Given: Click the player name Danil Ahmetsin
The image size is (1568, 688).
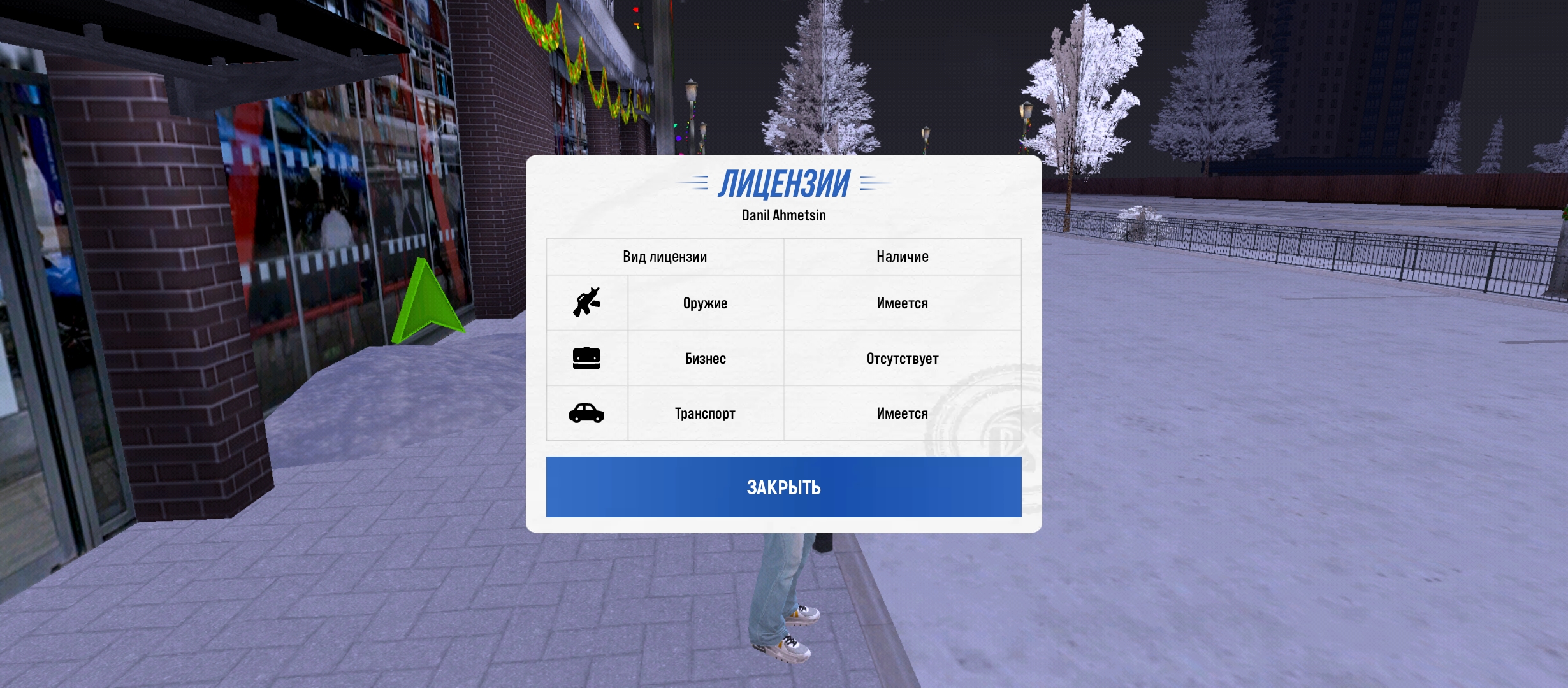Looking at the screenshot, I should pyautogui.click(x=783, y=215).
